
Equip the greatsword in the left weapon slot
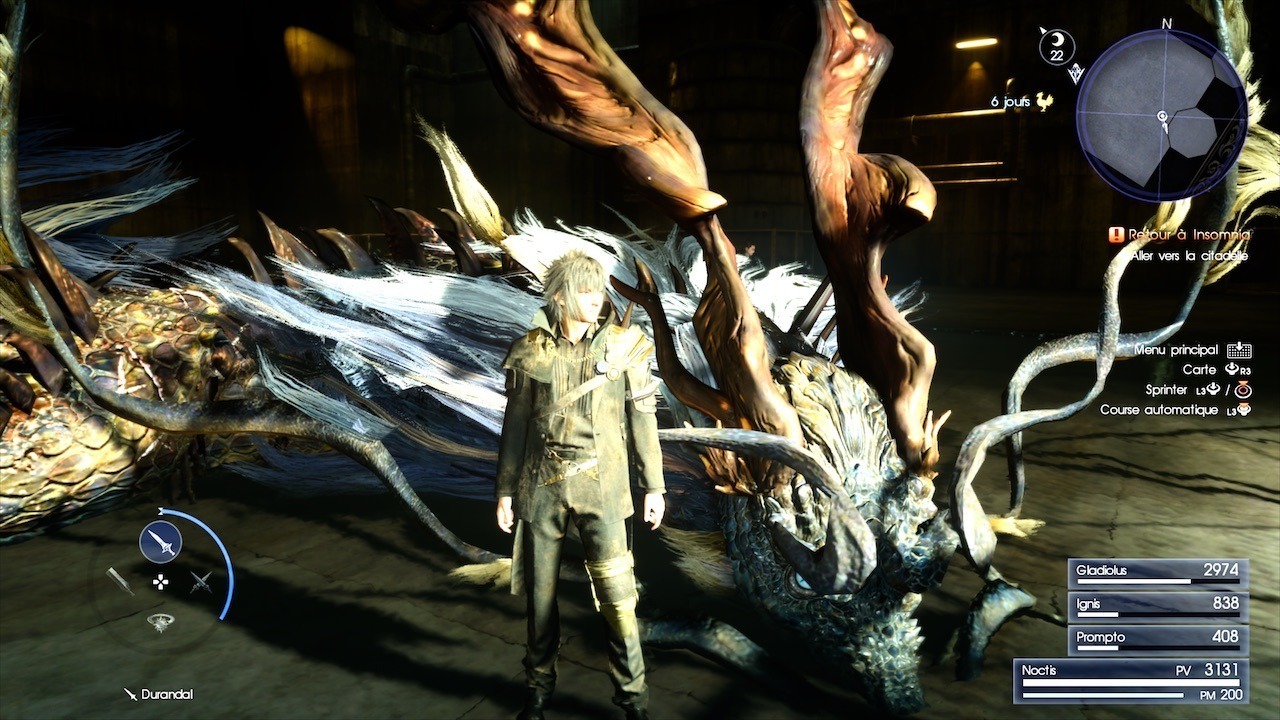[x=120, y=581]
